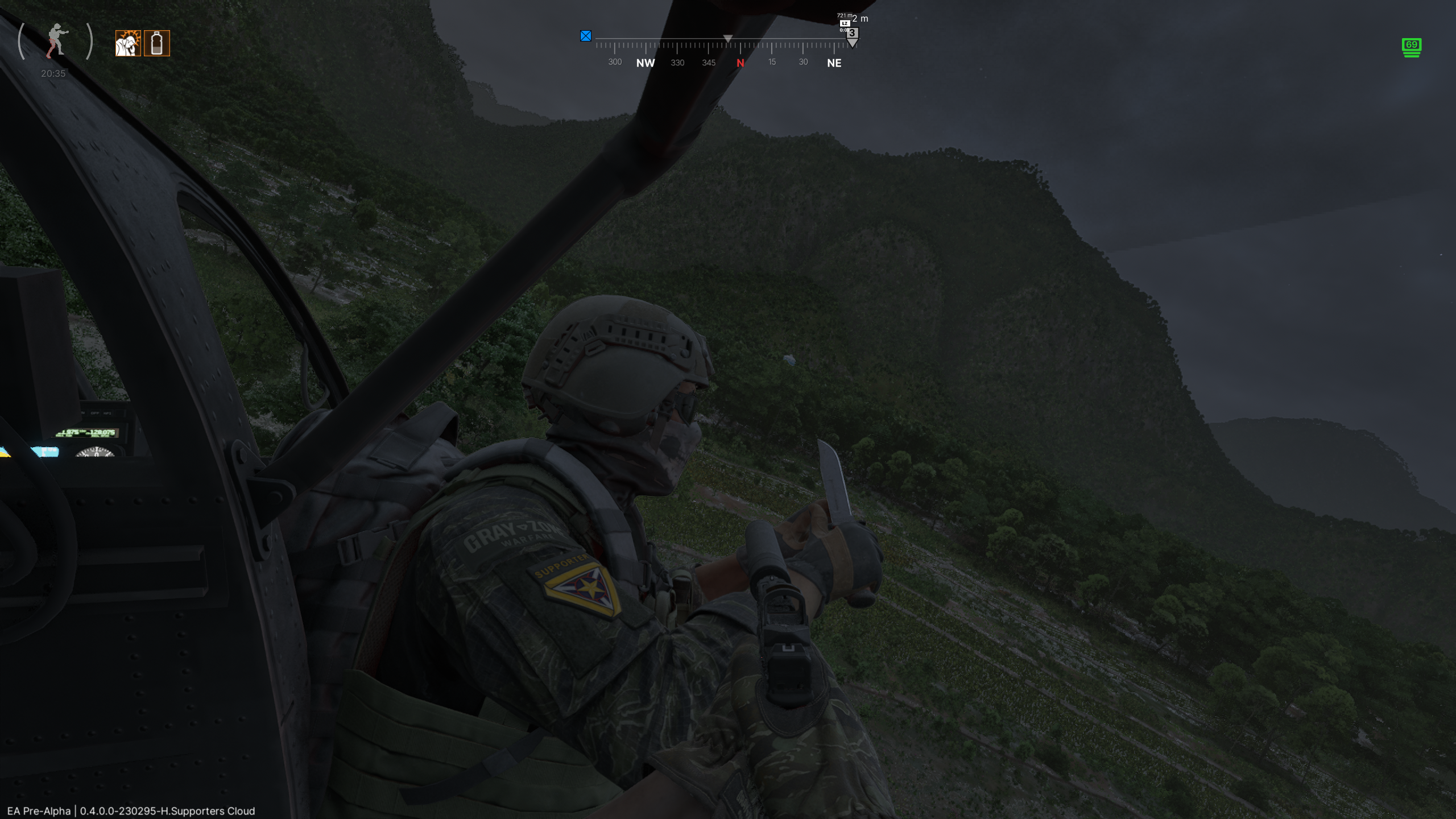The width and height of the screenshot is (1456, 819).
Task: Click the red N on the compass
Action: coord(741,63)
